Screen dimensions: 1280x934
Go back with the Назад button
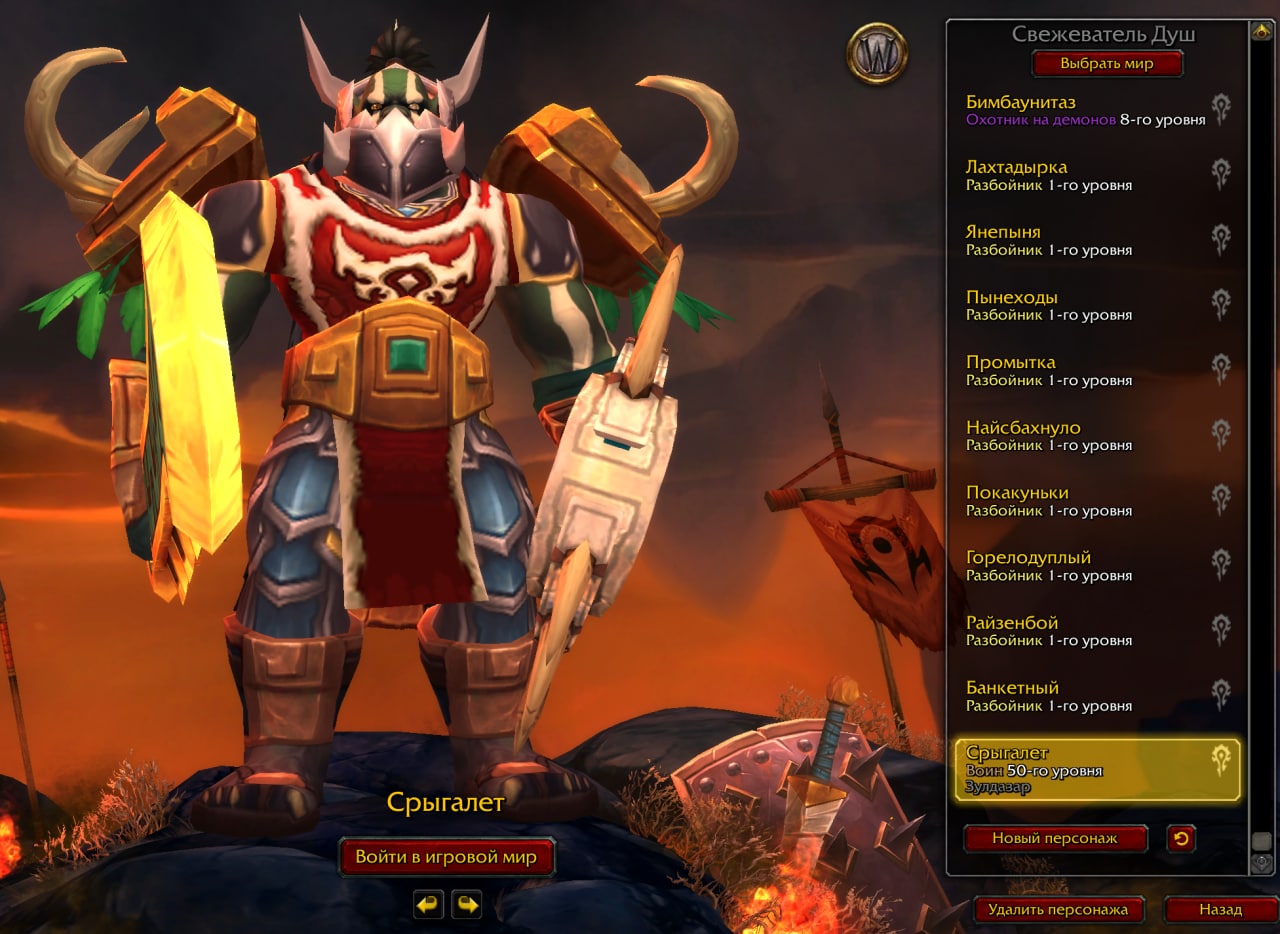point(1220,909)
